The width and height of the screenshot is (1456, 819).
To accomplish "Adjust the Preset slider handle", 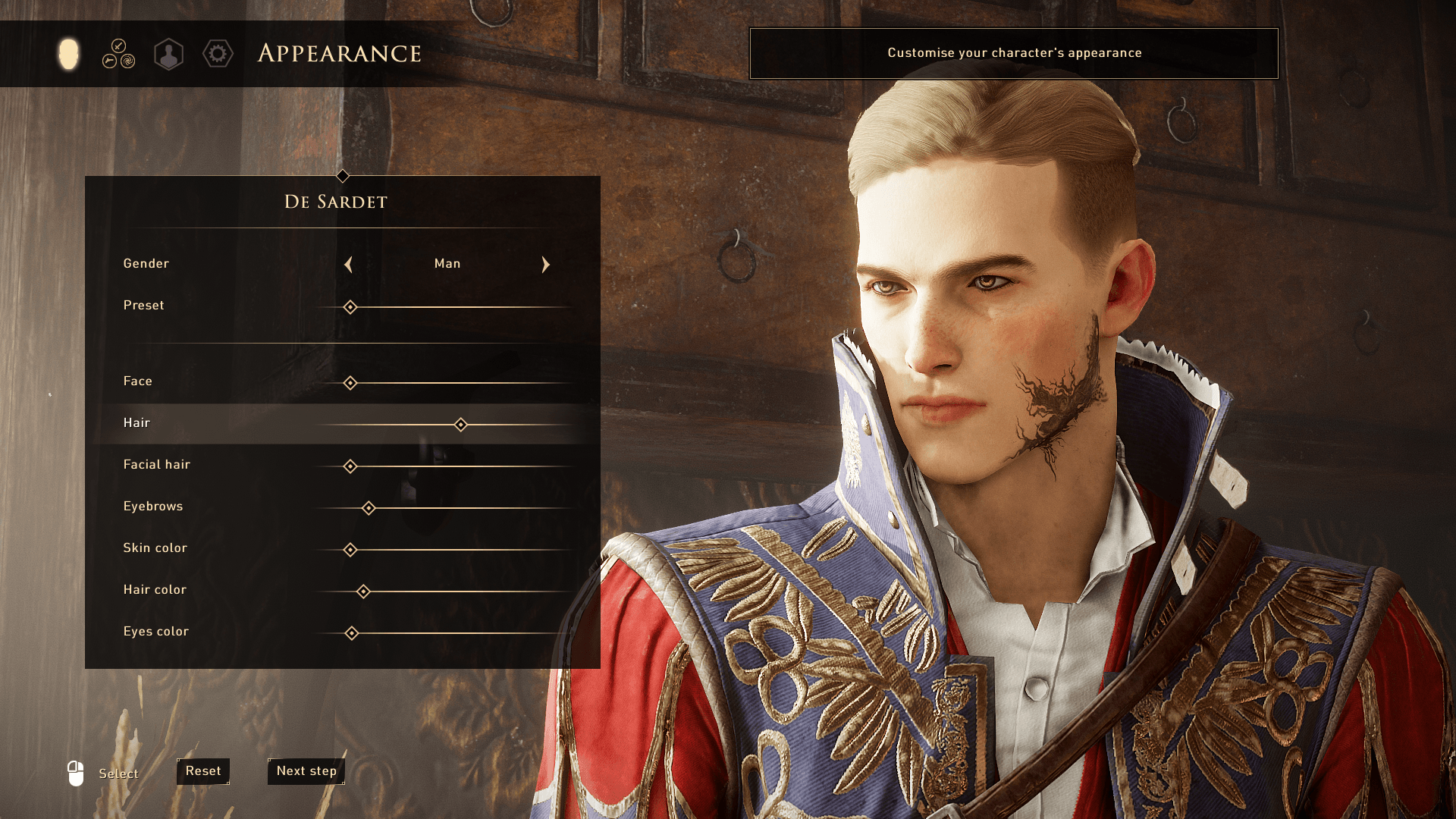I will coord(350,307).
